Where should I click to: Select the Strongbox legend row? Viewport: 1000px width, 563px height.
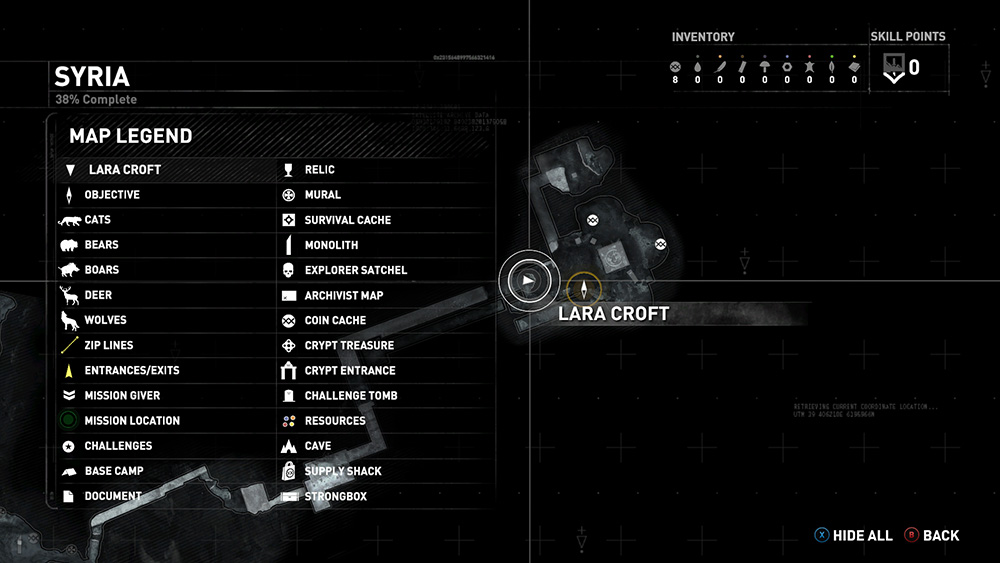[335, 496]
